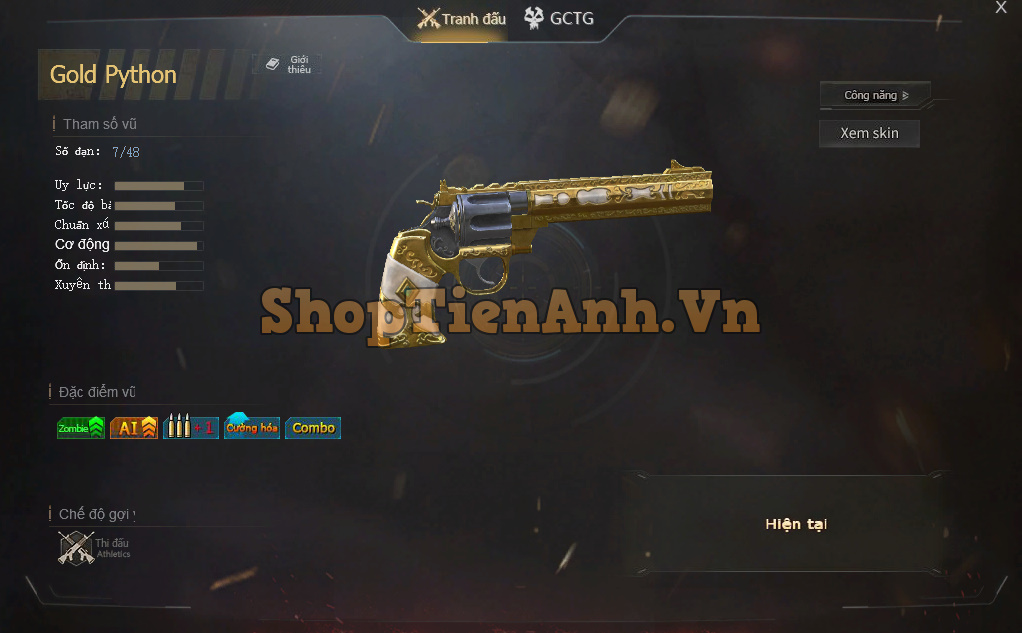Click the Xem skin button

click(869, 133)
